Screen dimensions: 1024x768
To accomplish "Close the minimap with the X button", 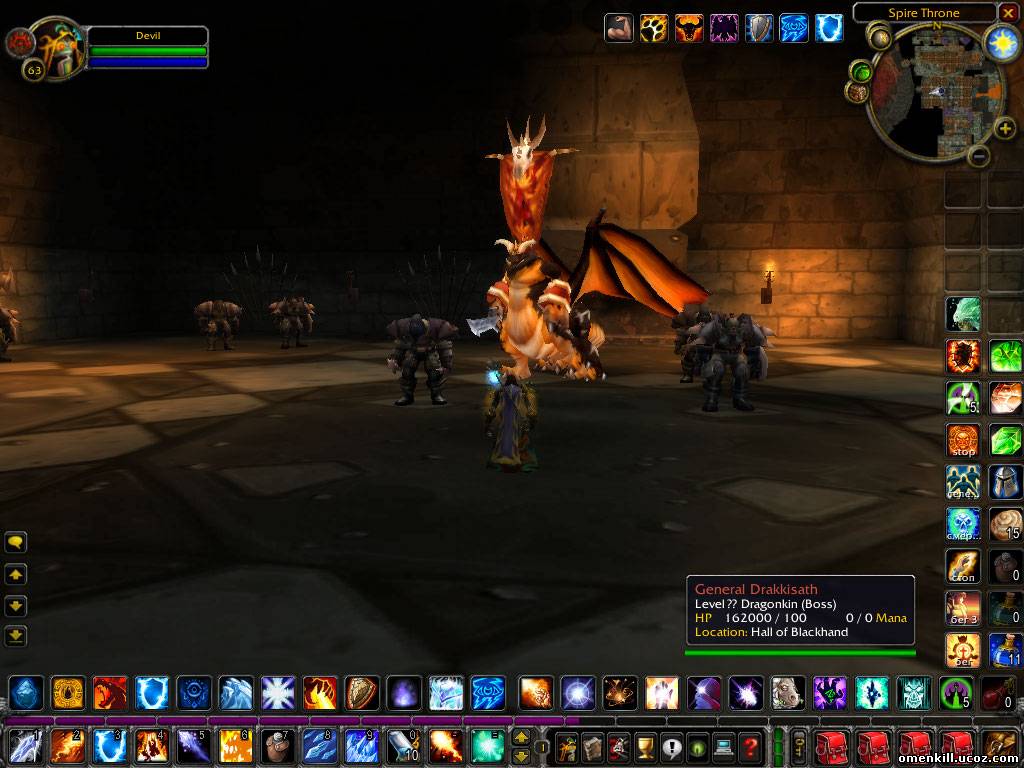I will point(1008,13).
